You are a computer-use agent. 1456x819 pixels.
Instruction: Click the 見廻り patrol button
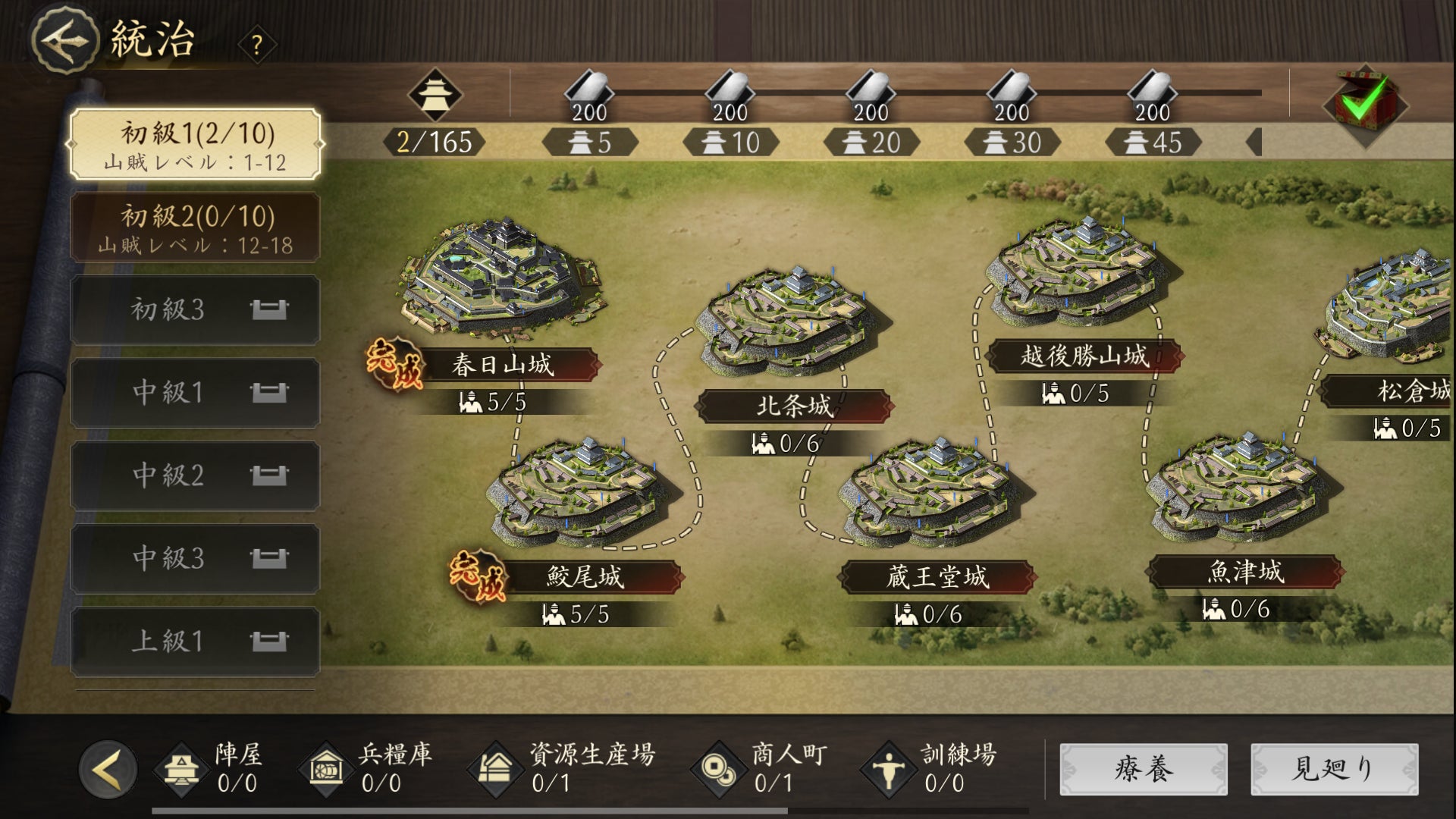pyautogui.click(x=1334, y=769)
